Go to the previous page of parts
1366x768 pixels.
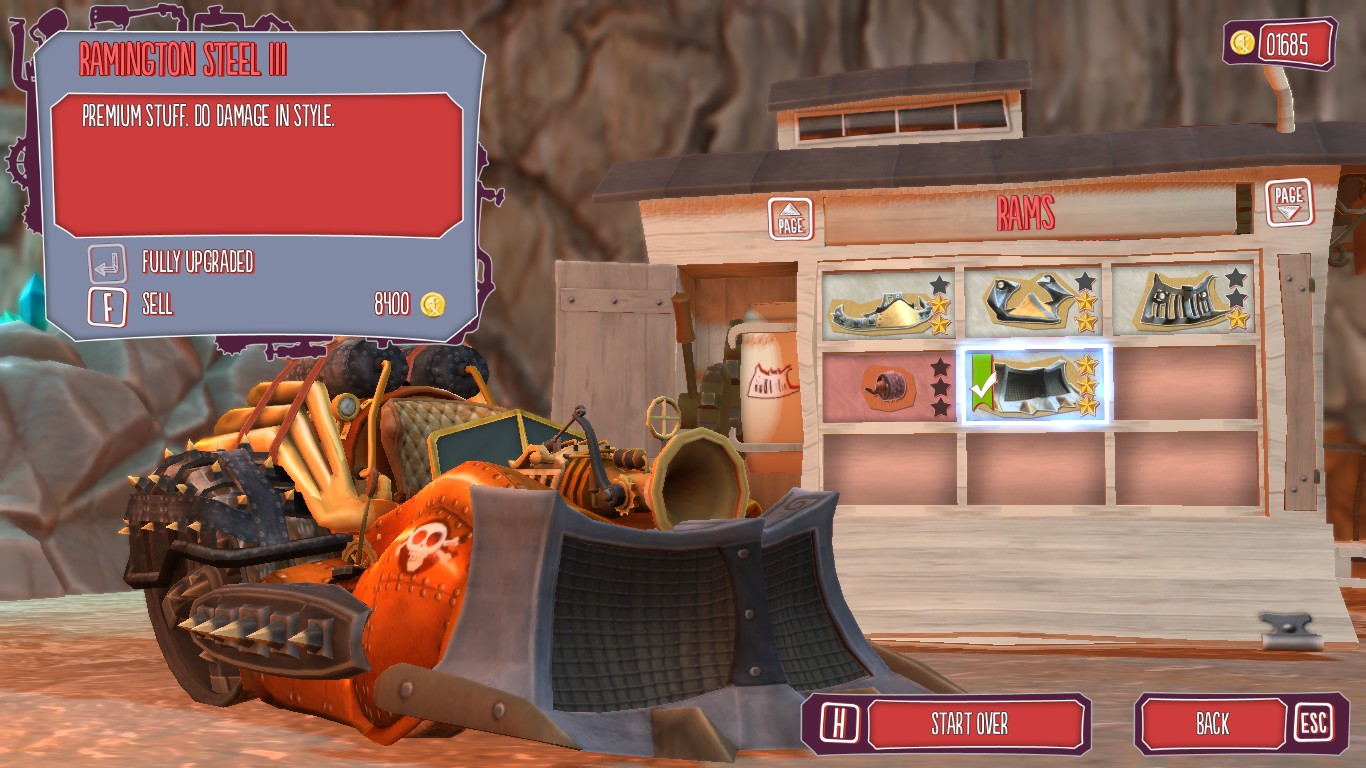click(790, 218)
